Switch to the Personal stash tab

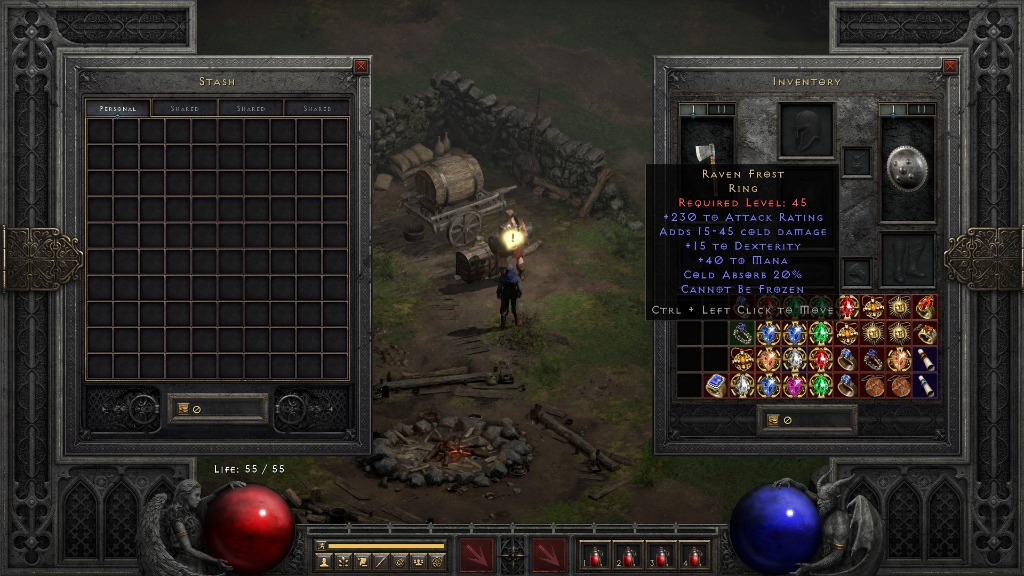click(117, 108)
